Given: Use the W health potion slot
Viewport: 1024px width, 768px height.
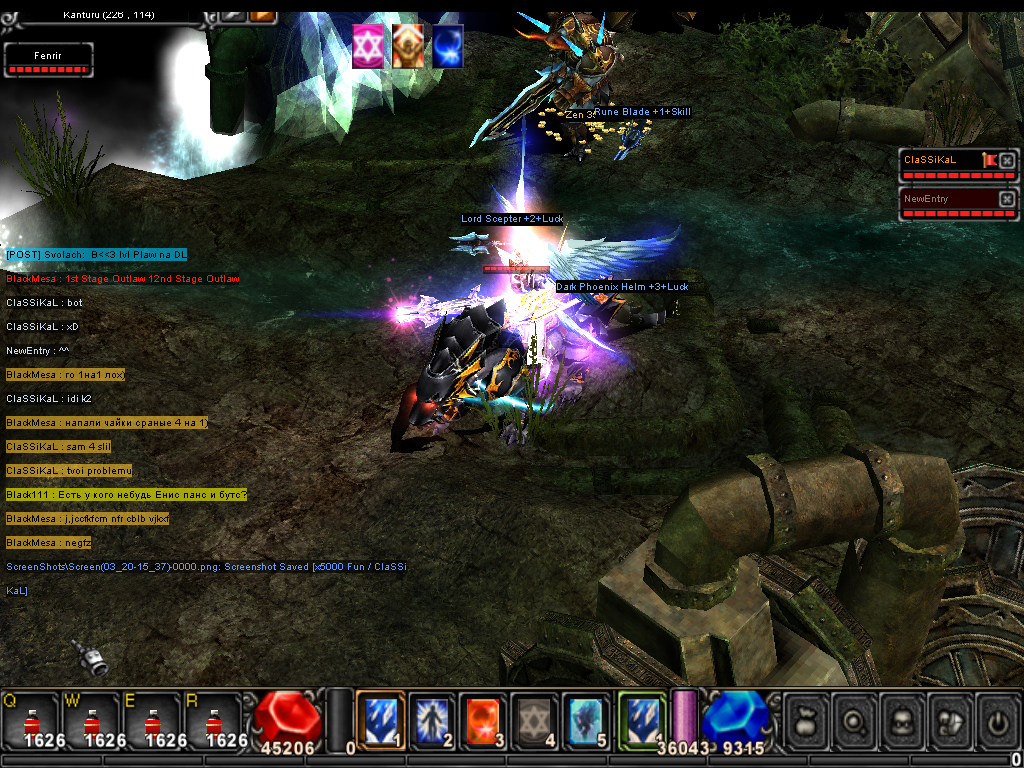Looking at the screenshot, I should coord(91,720).
